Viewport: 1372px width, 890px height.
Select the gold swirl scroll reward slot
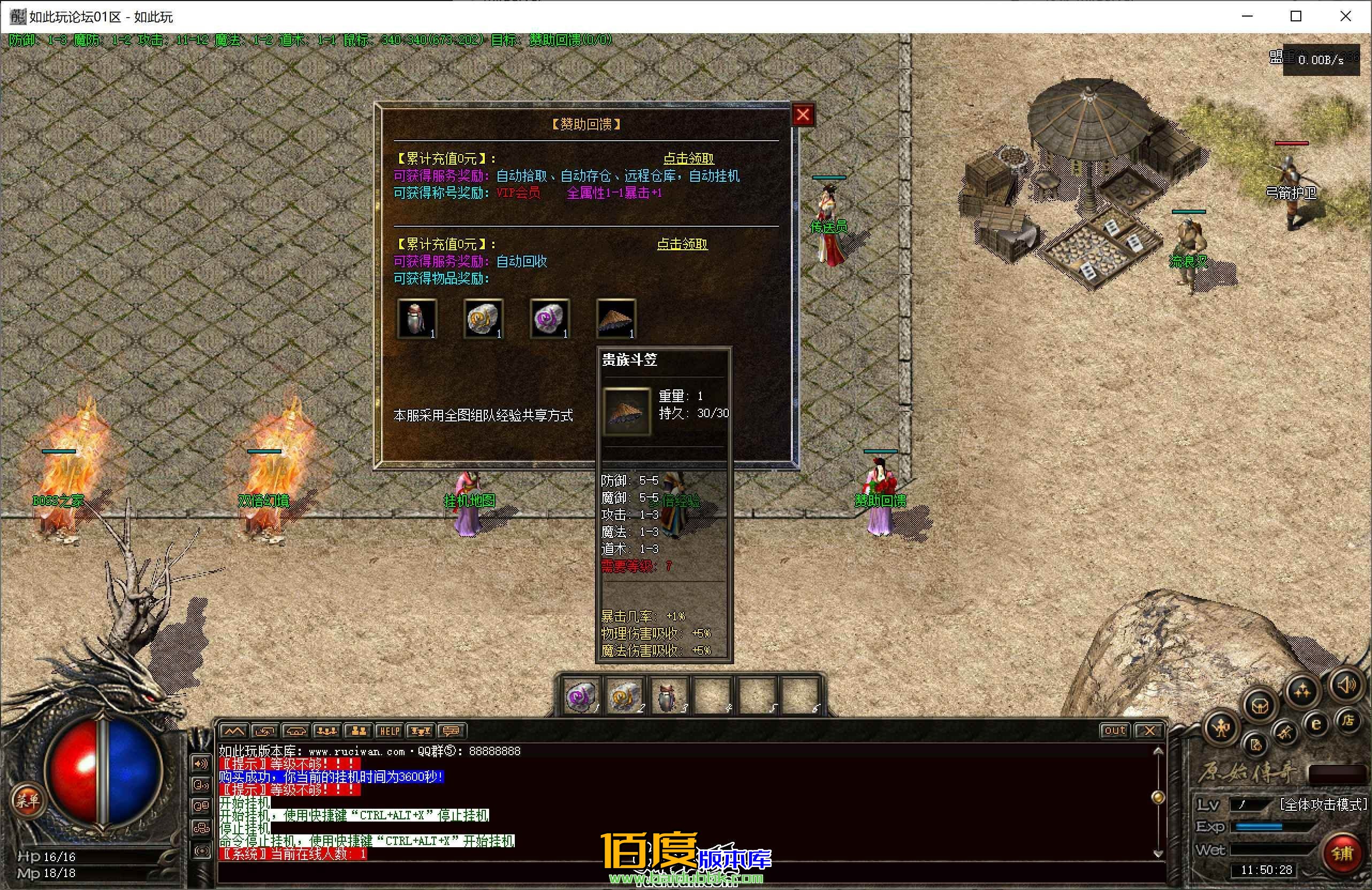pyautogui.click(x=483, y=319)
